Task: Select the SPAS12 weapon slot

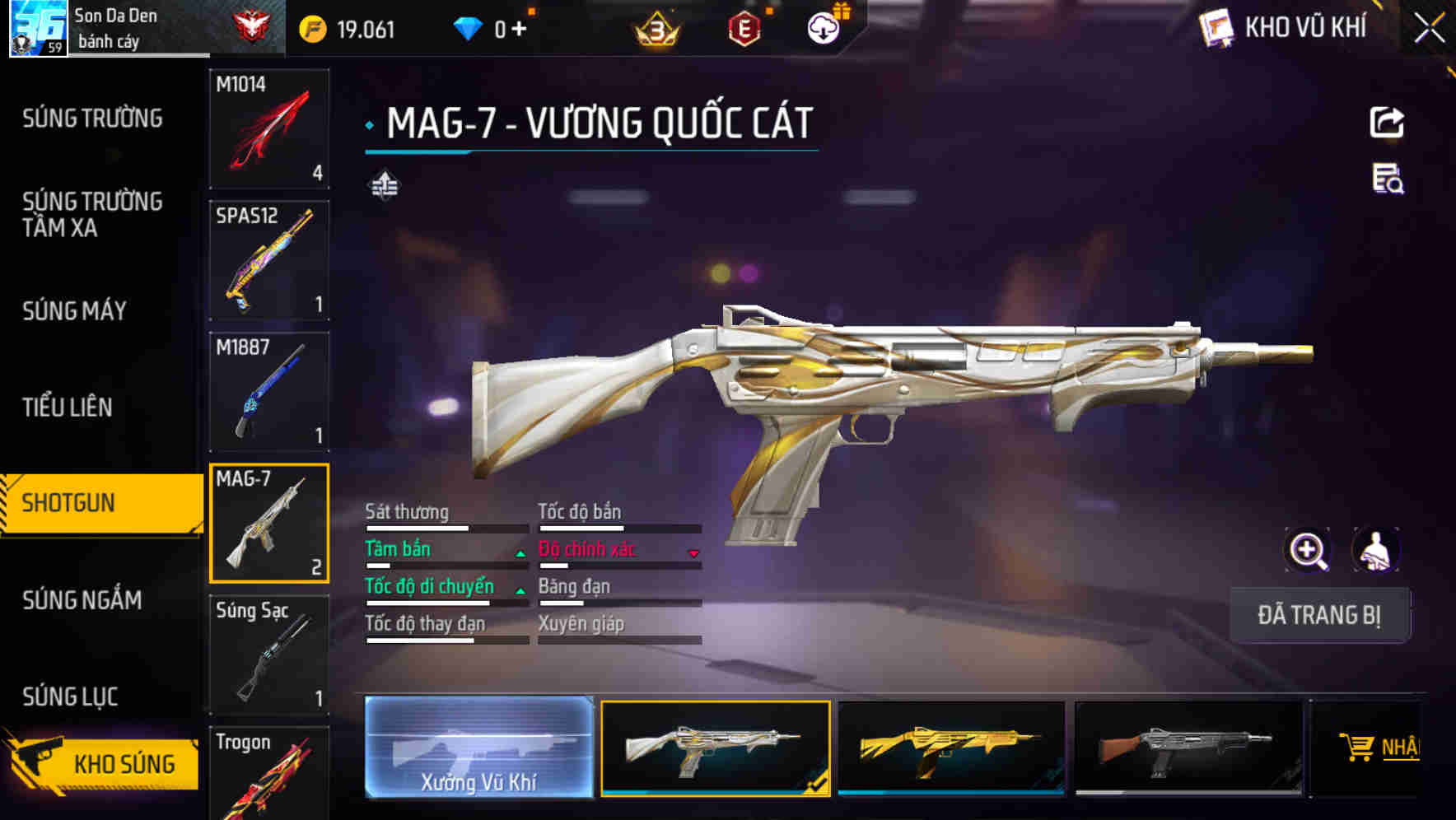Action: [269, 260]
